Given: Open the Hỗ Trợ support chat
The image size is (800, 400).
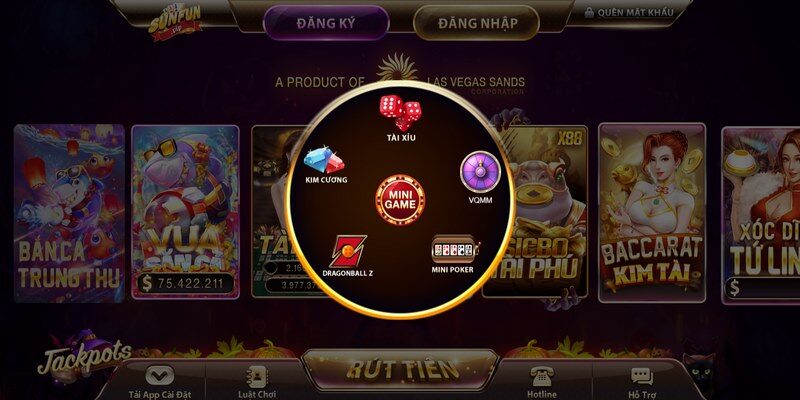Looking at the screenshot, I should [x=642, y=381].
